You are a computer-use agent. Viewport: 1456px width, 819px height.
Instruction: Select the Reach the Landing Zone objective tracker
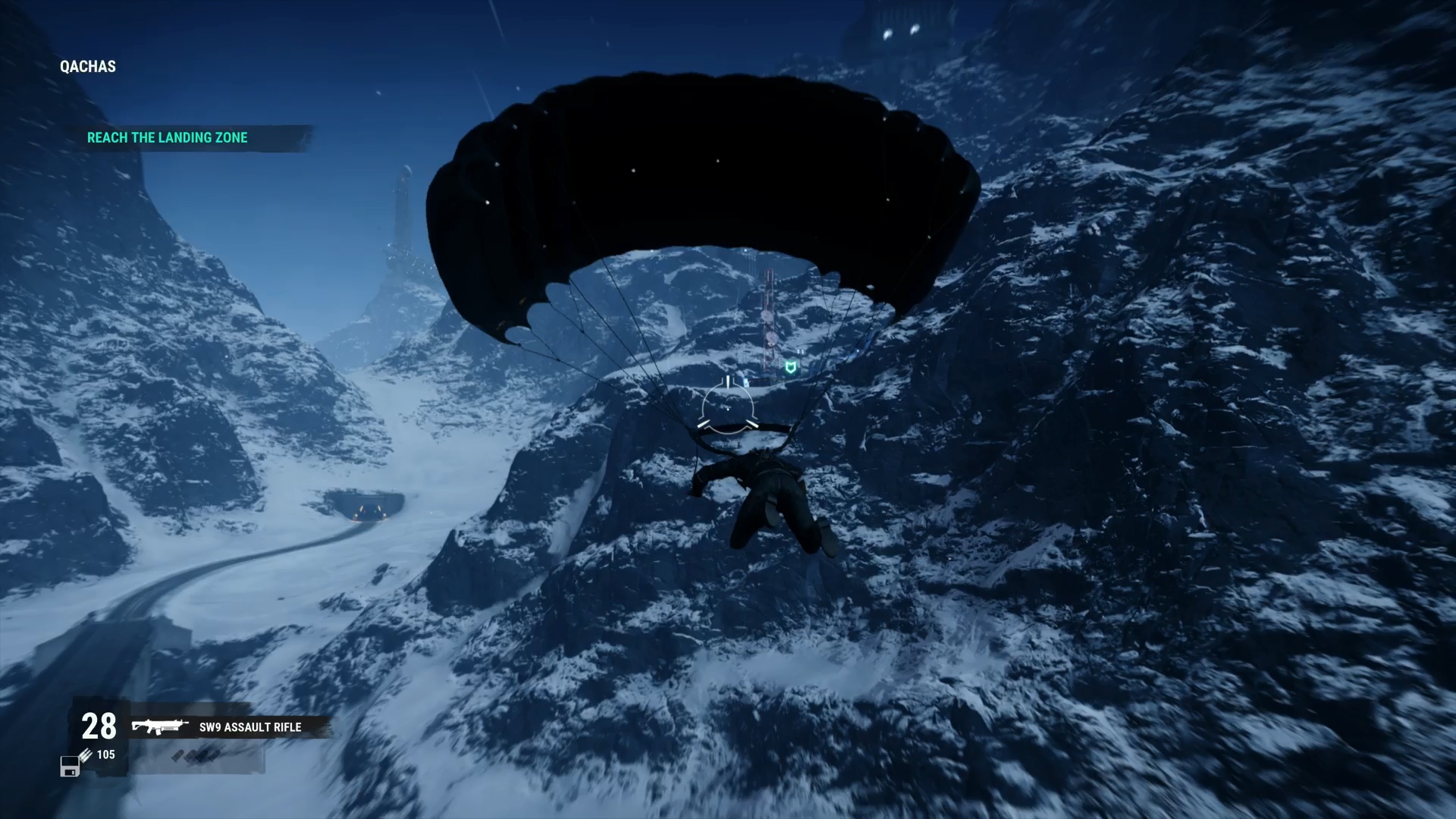[168, 138]
